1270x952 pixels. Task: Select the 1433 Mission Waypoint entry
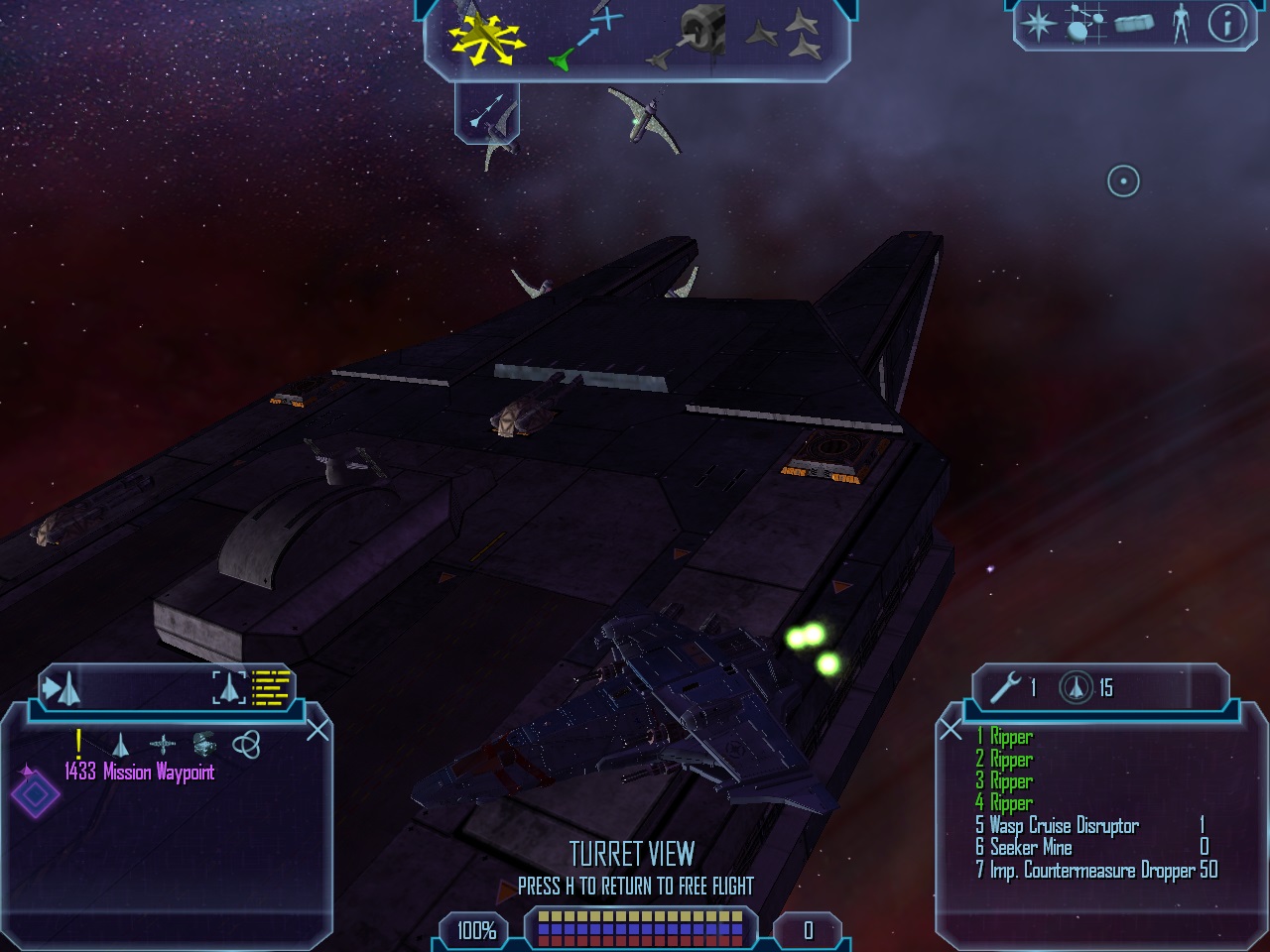[139, 773]
